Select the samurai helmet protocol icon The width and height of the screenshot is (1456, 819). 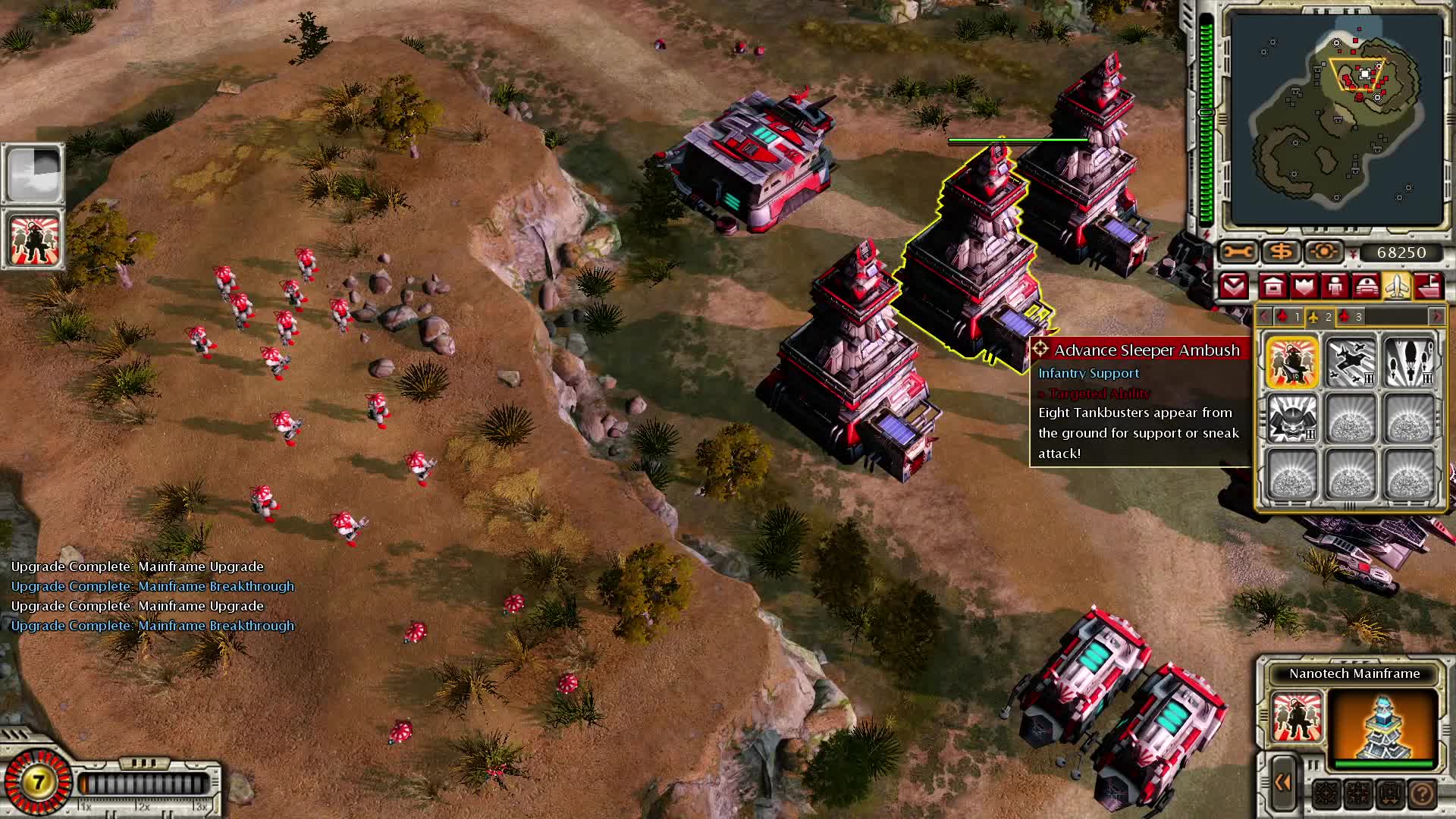click(x=1291, y=418)
